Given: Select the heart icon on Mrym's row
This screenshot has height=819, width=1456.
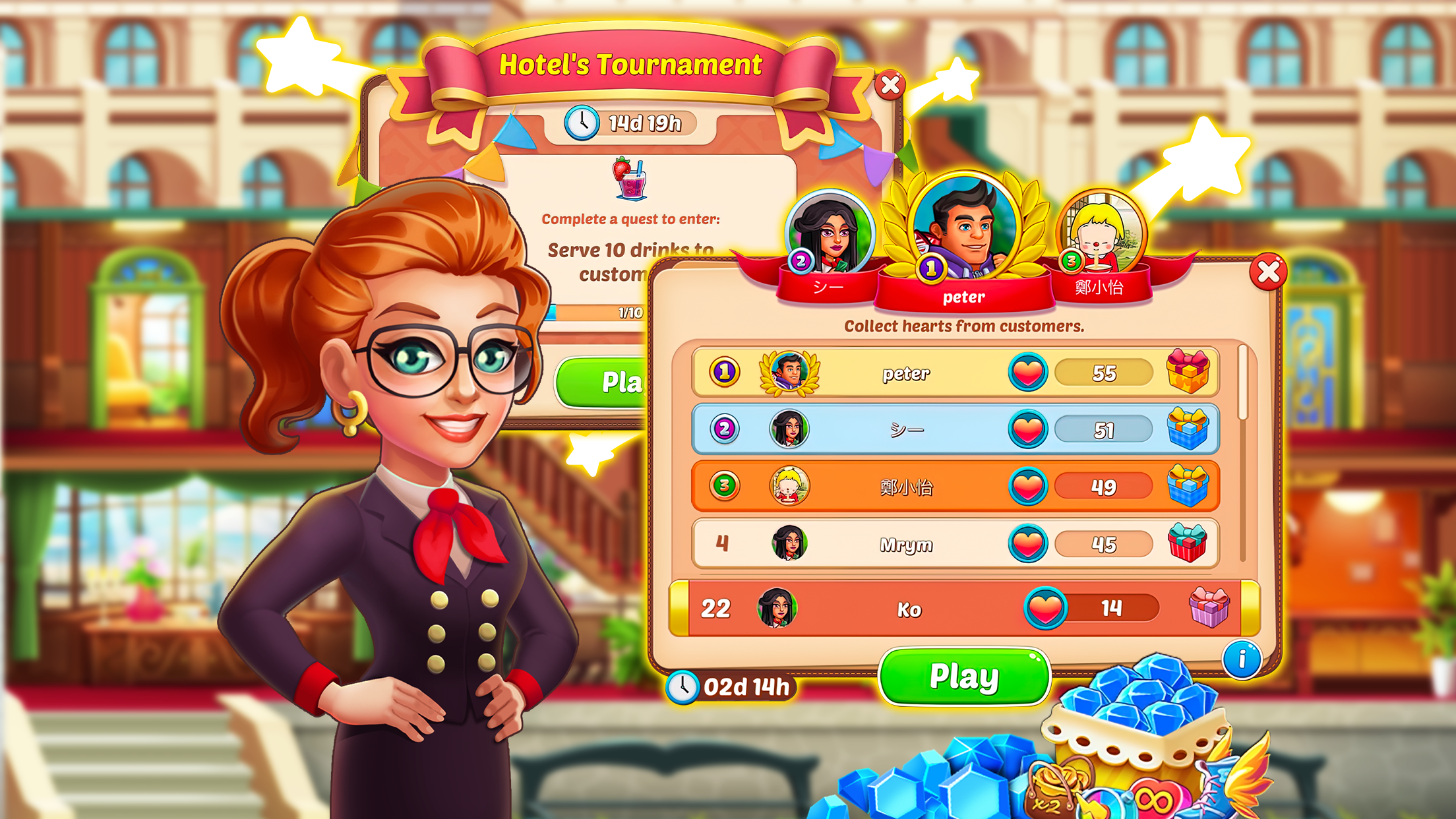Looking at the screenshot, I should click(1029, 544).
